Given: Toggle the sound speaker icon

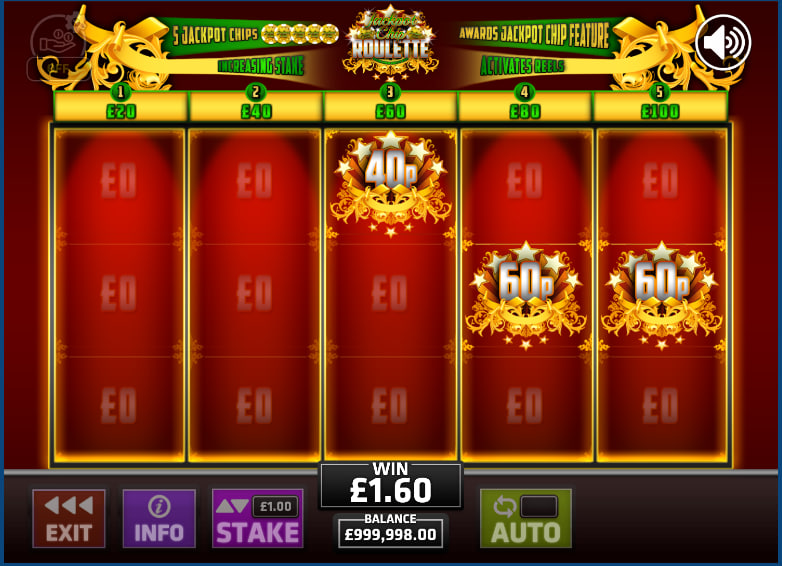Looking at the screenshot, I should pos(722,42).
